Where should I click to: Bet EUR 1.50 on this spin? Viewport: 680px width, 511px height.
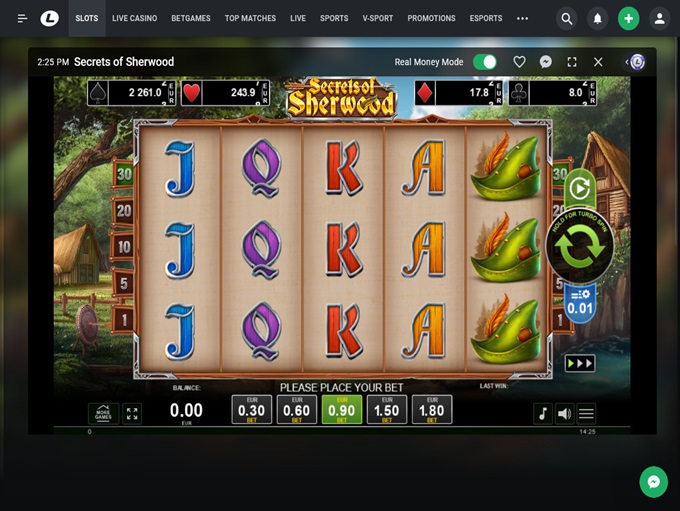[386, 409]
